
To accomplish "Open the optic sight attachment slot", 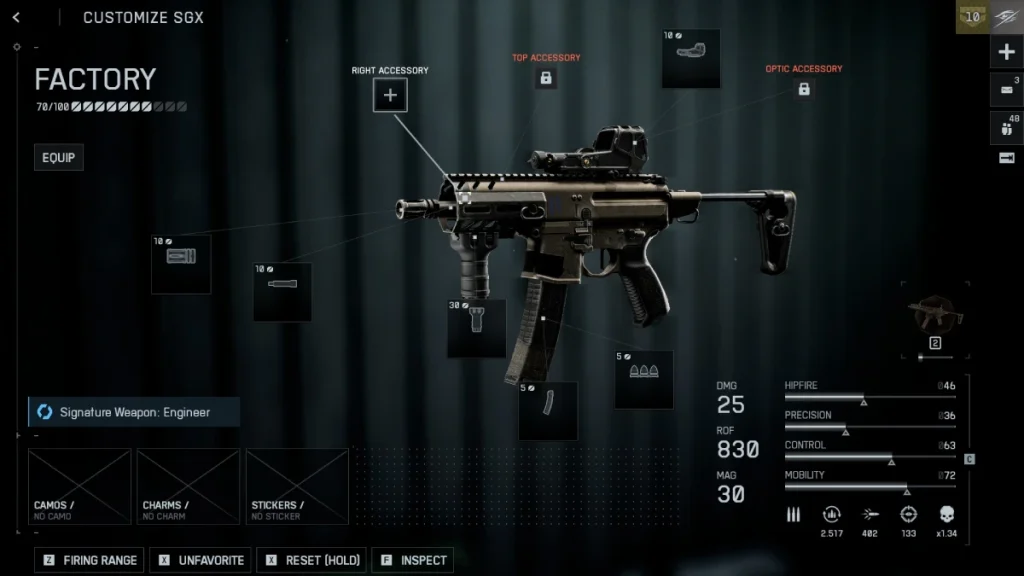I will pos(691,59).
